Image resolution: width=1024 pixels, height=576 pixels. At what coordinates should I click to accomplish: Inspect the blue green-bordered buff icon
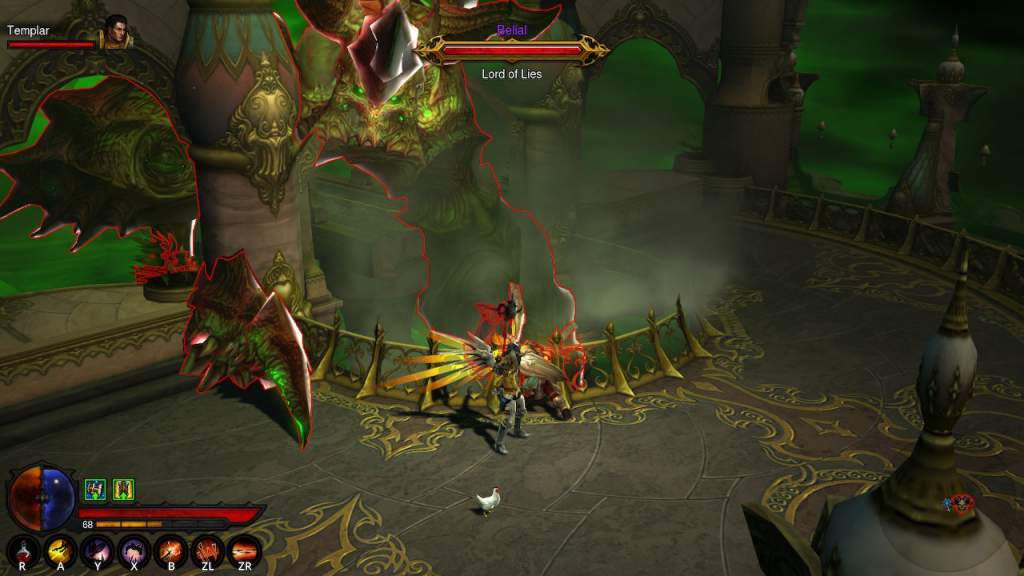(95, 489)
